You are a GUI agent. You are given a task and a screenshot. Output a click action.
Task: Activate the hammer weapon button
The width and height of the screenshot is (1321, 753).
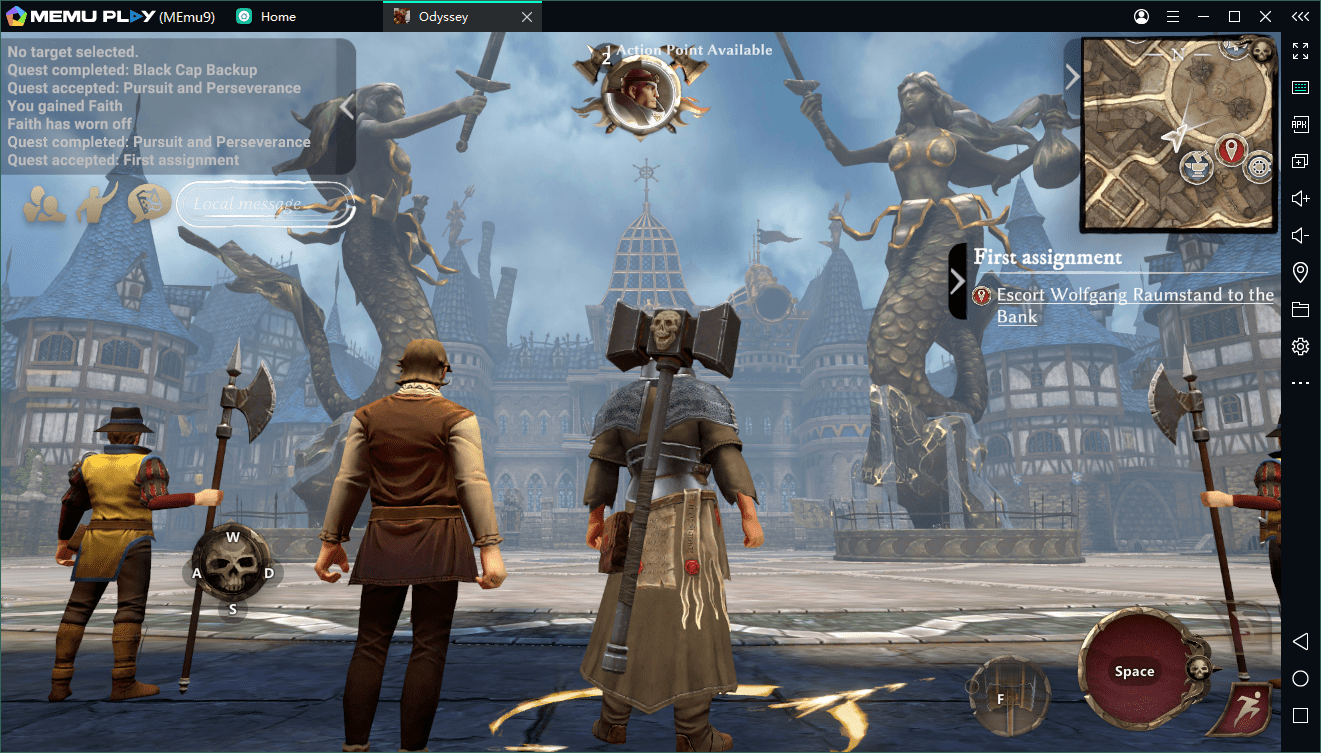(x=1008, y=696)
